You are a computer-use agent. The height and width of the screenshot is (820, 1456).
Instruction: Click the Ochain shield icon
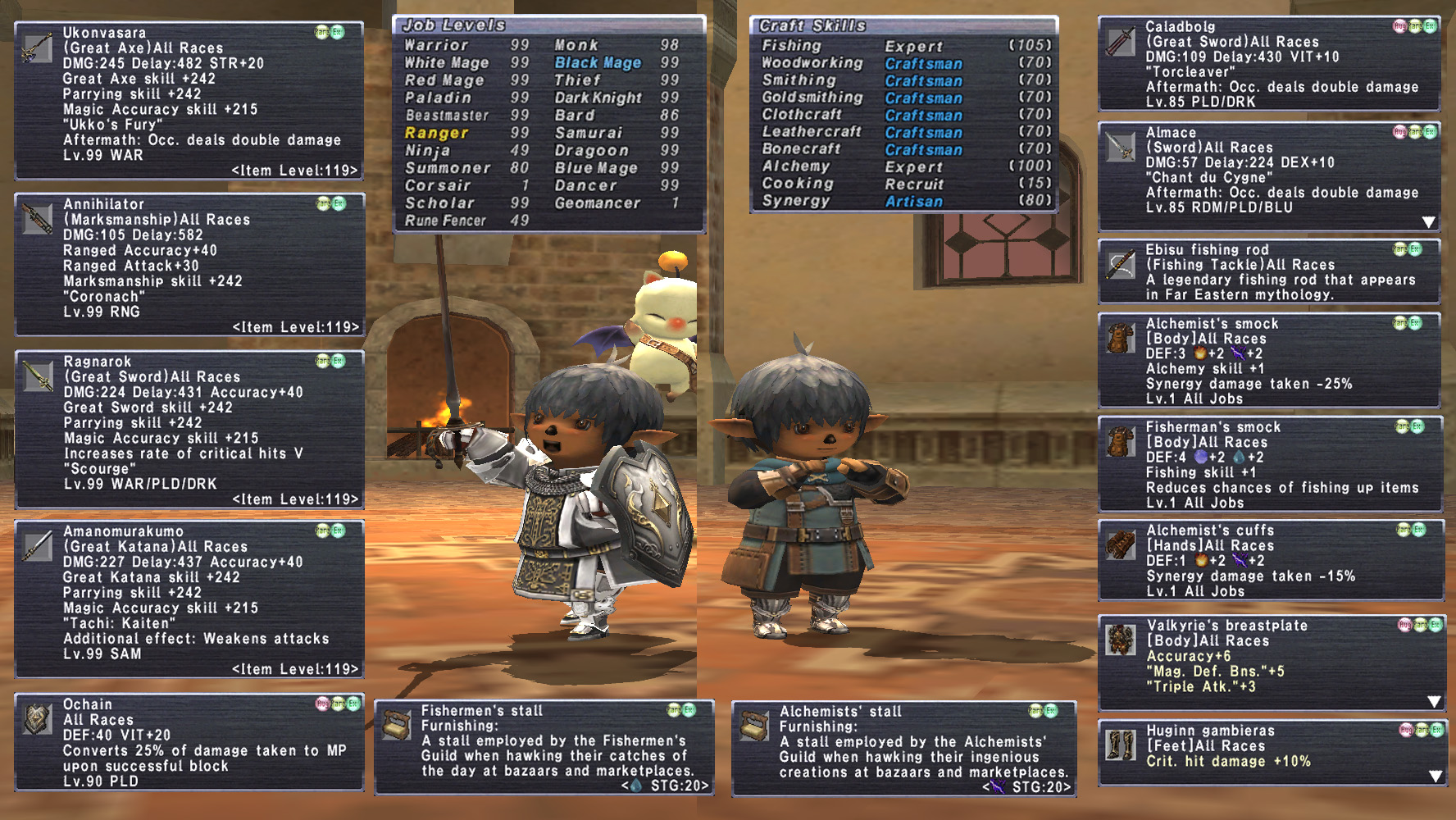coord(37,719)
